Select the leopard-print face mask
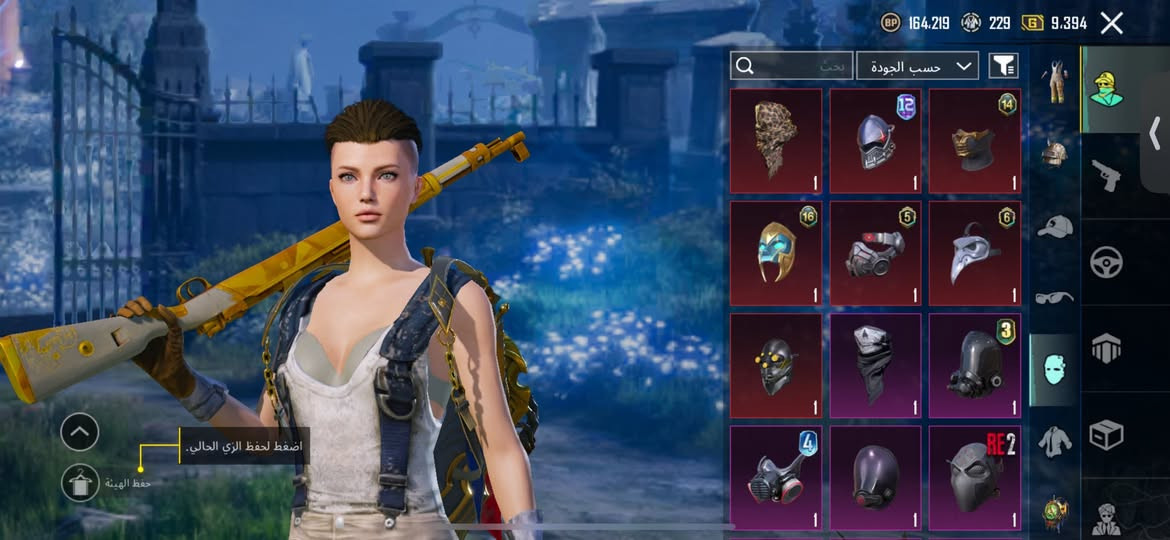The image size is (1170, 540). [776, 140]
